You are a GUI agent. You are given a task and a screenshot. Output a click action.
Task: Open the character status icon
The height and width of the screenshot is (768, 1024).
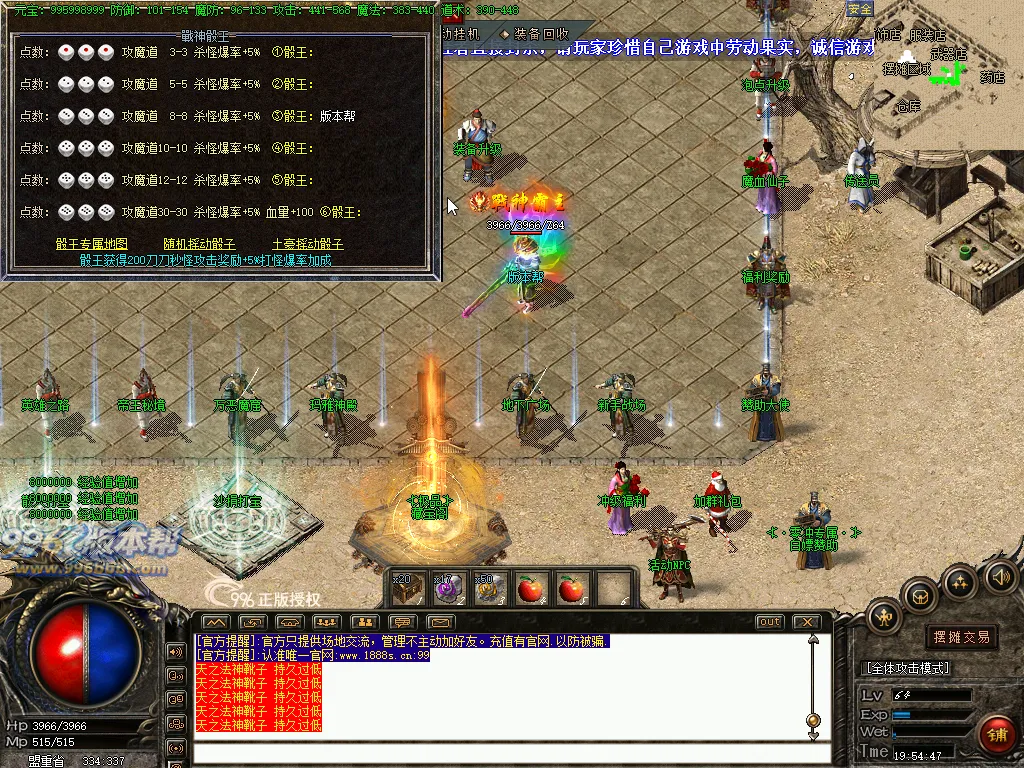[x=885, y=616]
